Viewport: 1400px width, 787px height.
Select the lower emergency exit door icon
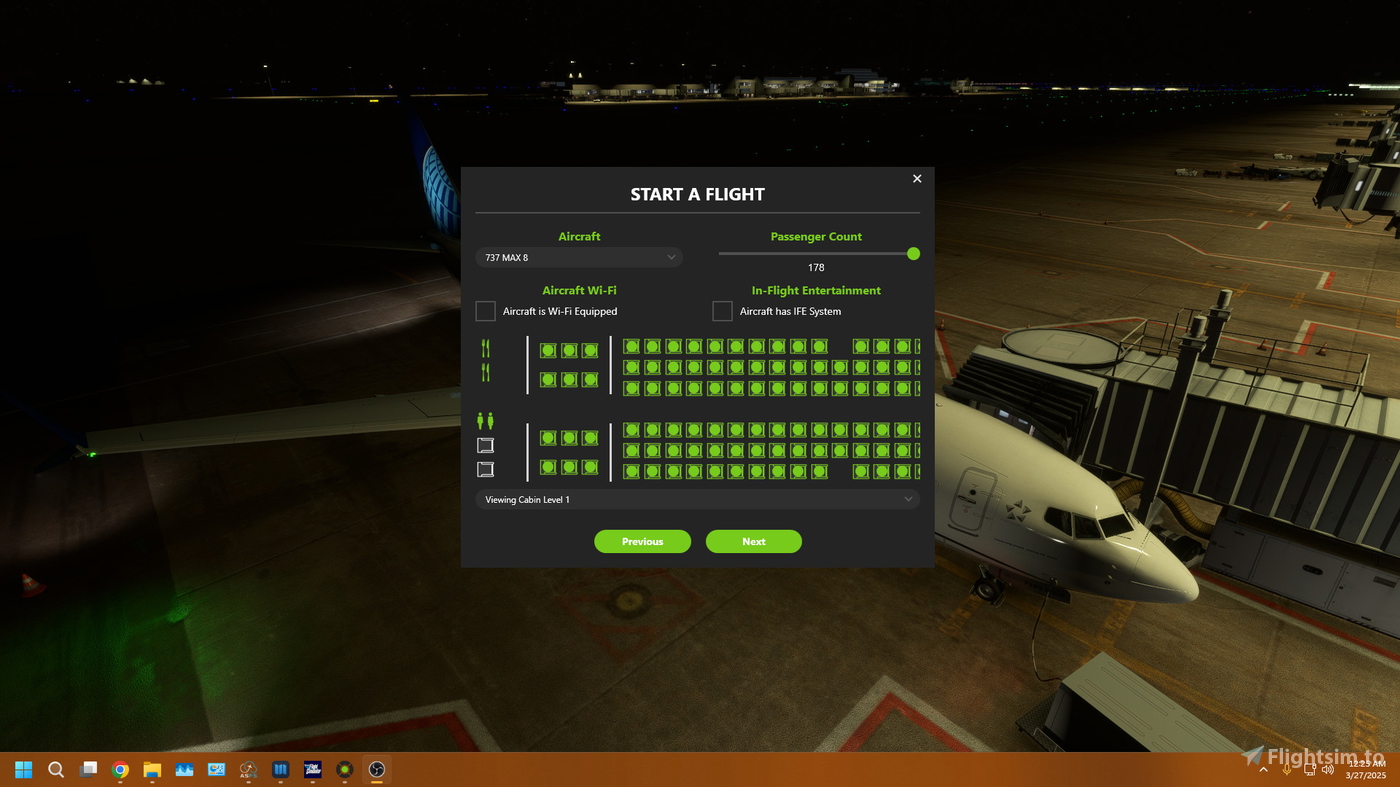point(485,469)
